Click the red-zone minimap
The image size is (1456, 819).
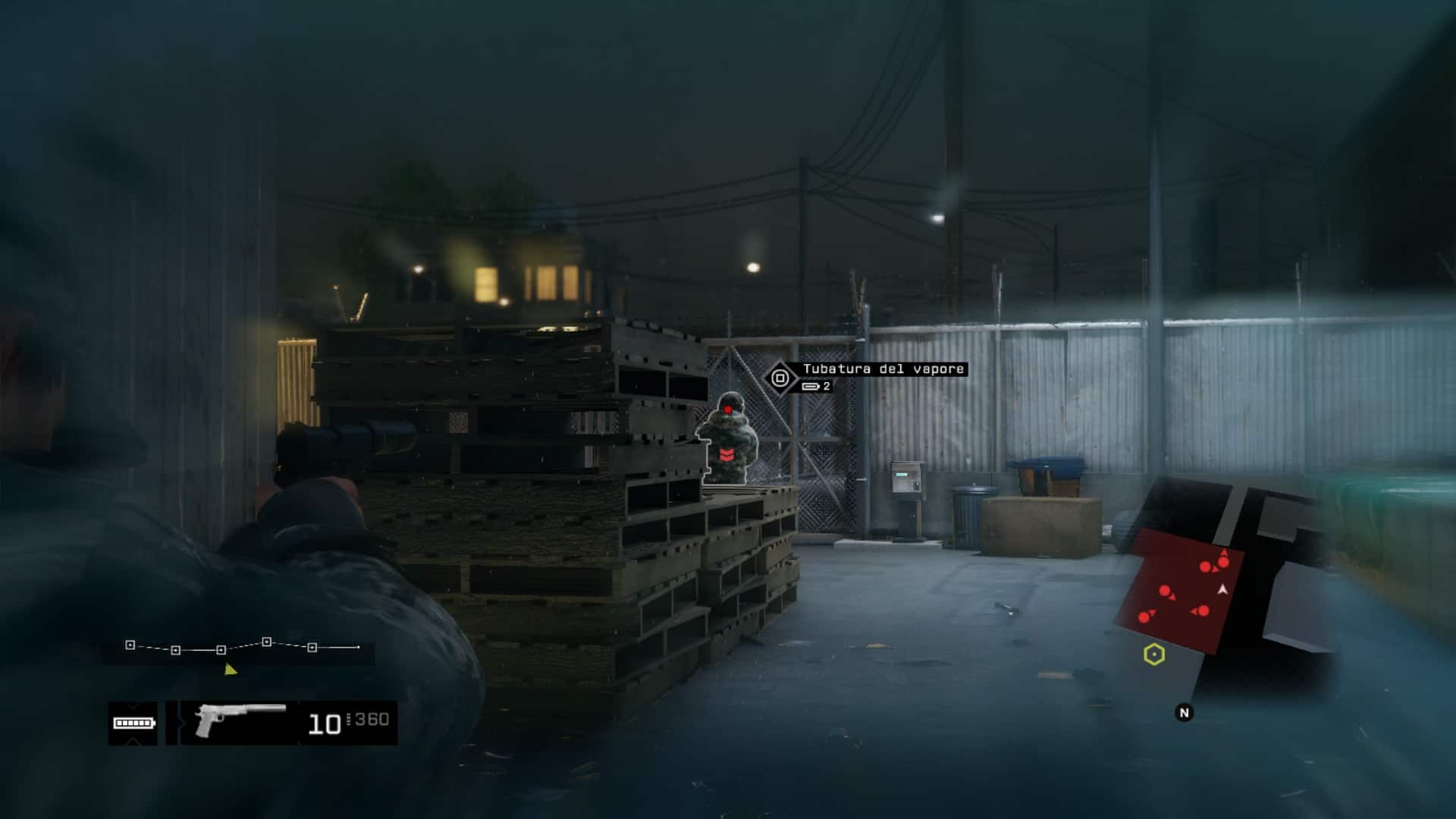pos(1183,589)
